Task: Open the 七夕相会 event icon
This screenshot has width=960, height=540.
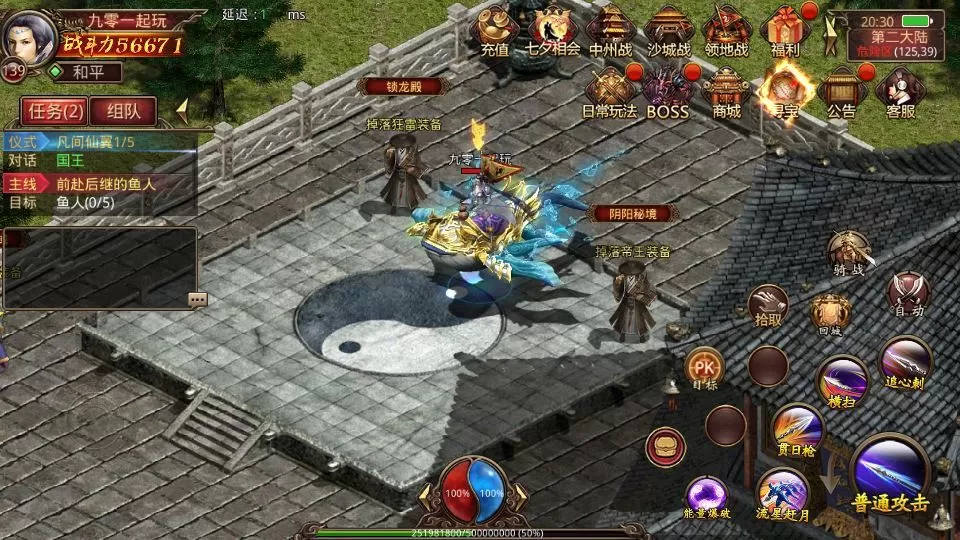Action: pyautogui.click(x=553, y=30)
